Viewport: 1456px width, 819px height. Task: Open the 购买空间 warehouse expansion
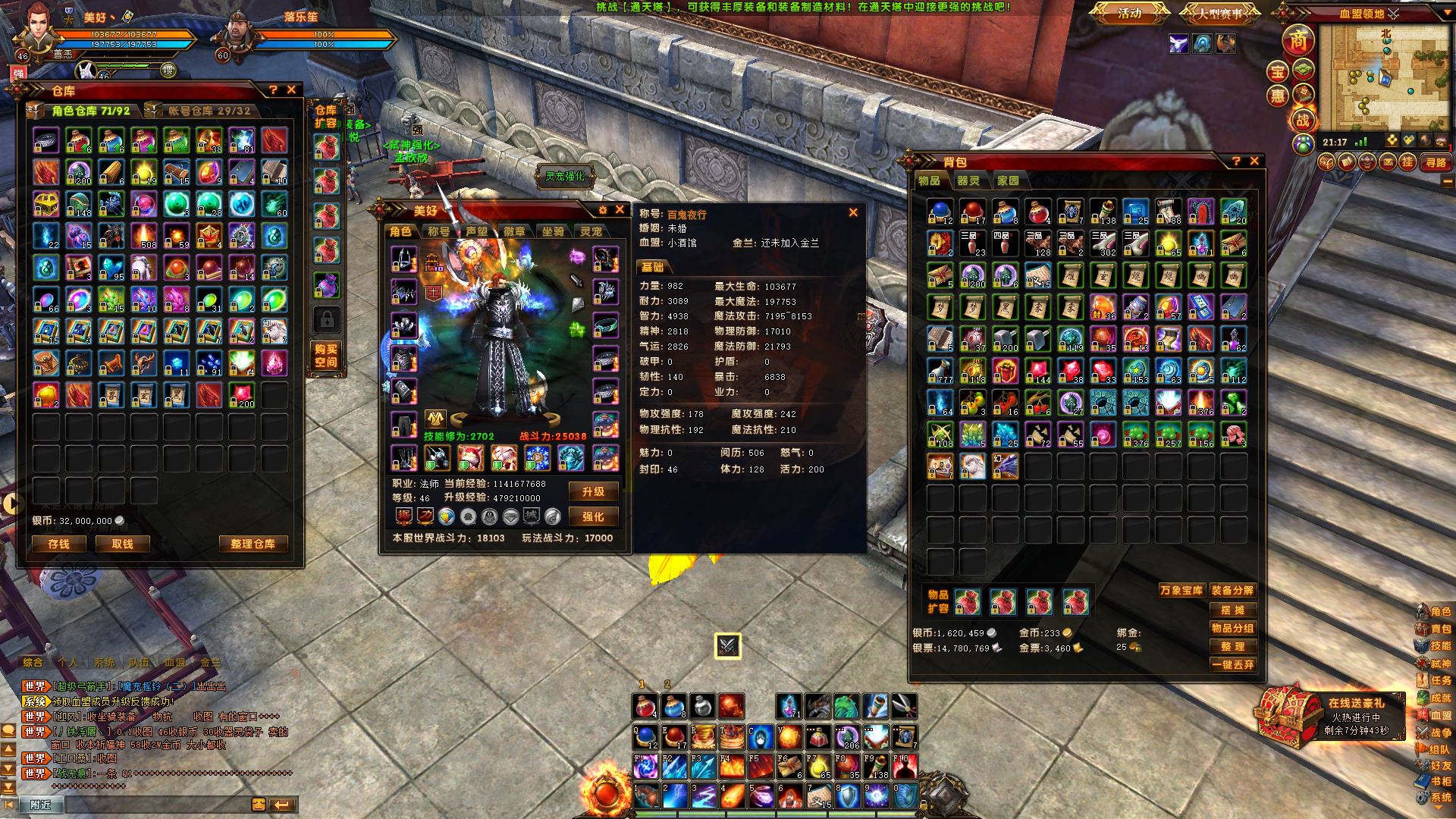tap(326, 356)
